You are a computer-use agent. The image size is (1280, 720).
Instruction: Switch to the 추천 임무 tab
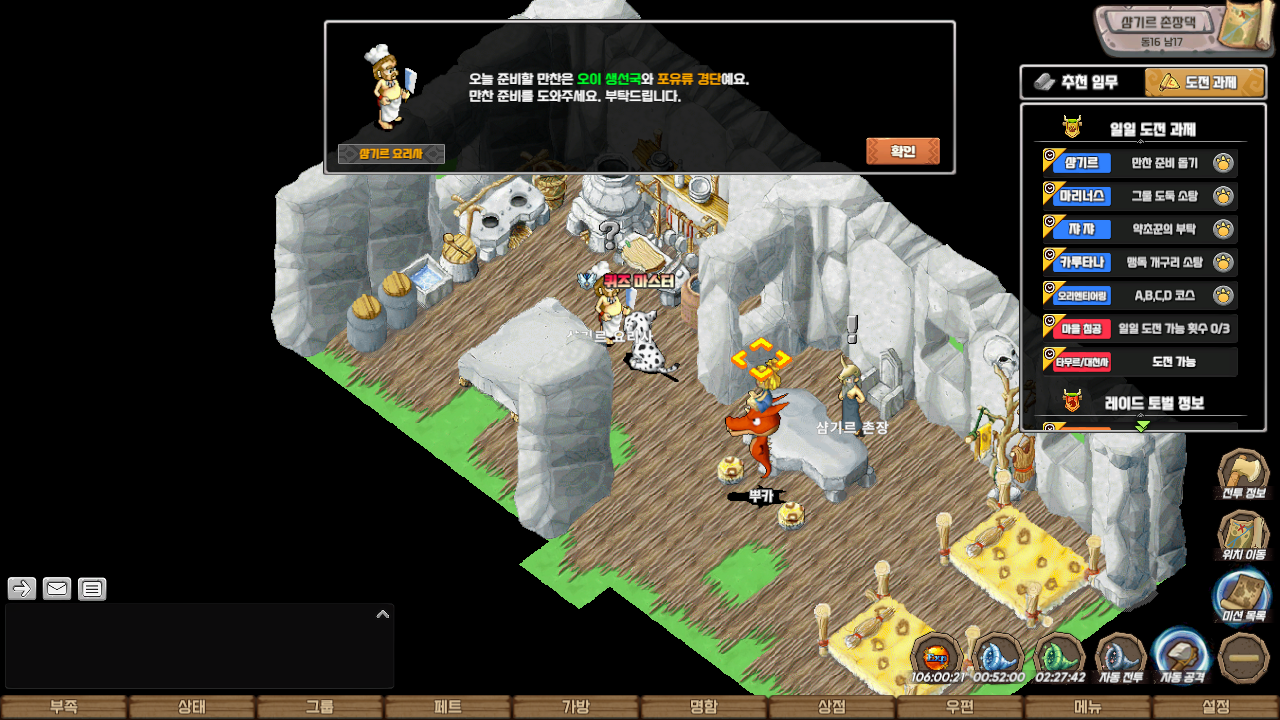(1081, 82)
